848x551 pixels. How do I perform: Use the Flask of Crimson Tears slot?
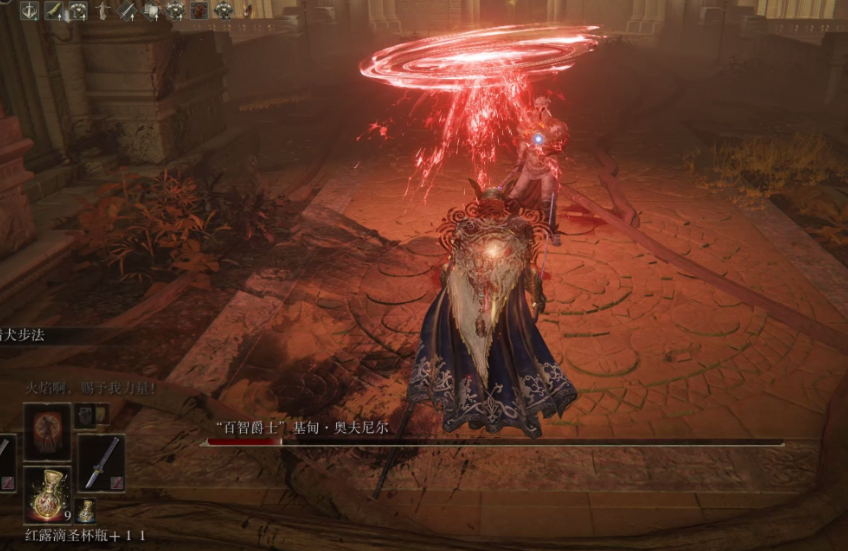click(x=47, y=494)
